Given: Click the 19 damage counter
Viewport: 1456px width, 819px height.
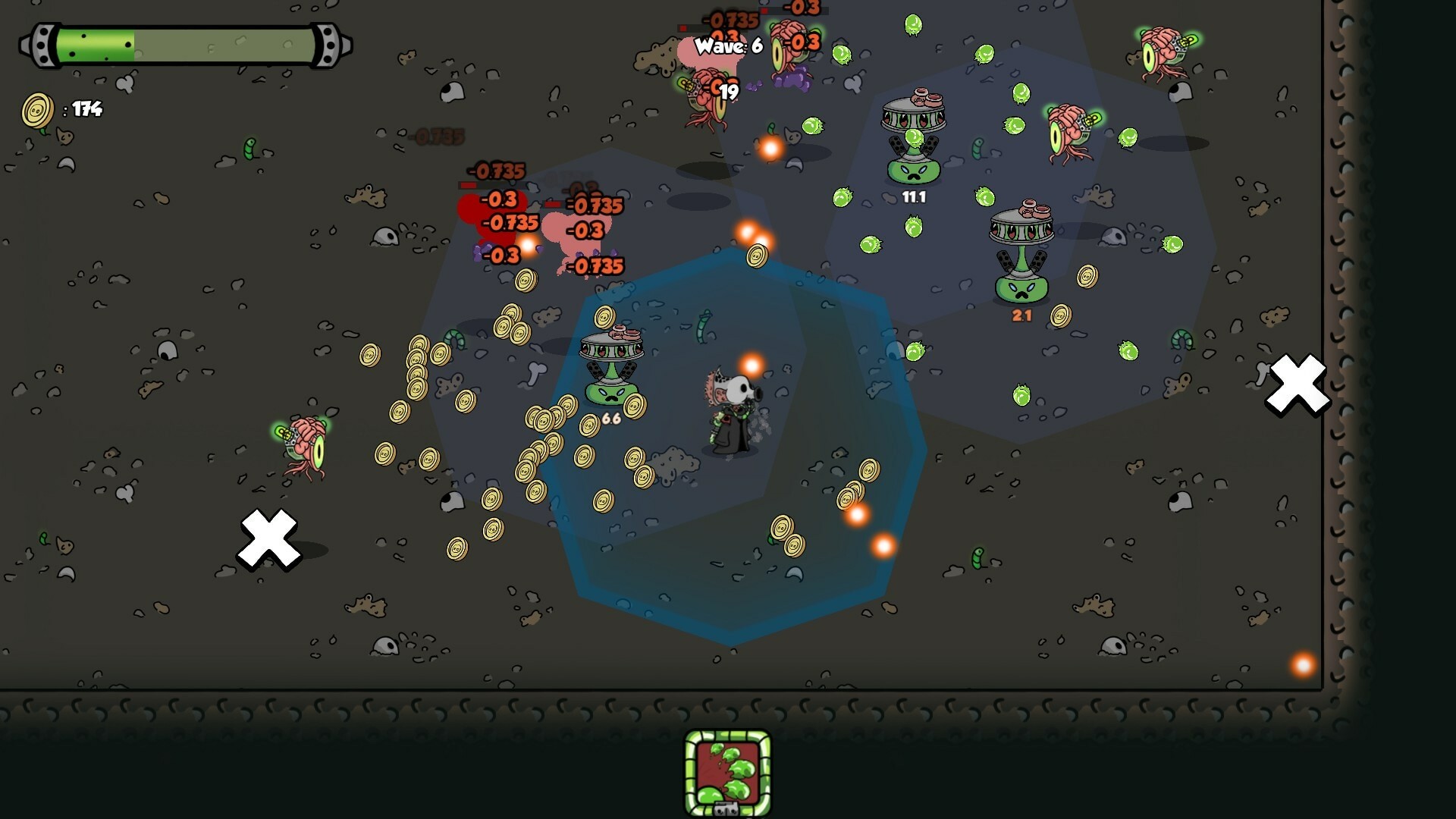Looking at the screenshot, I should 728,91.
